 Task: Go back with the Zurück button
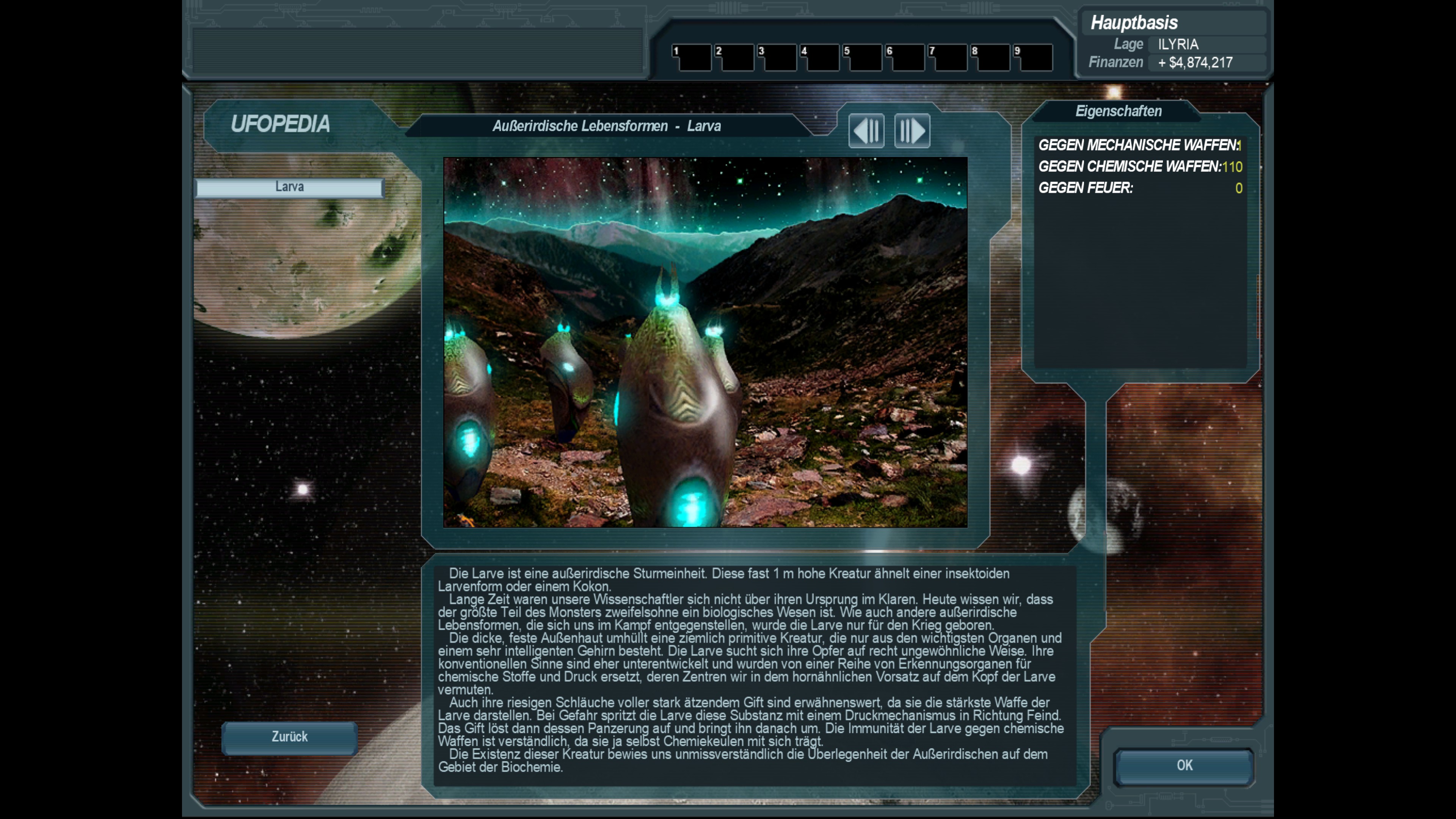point(289,737)
